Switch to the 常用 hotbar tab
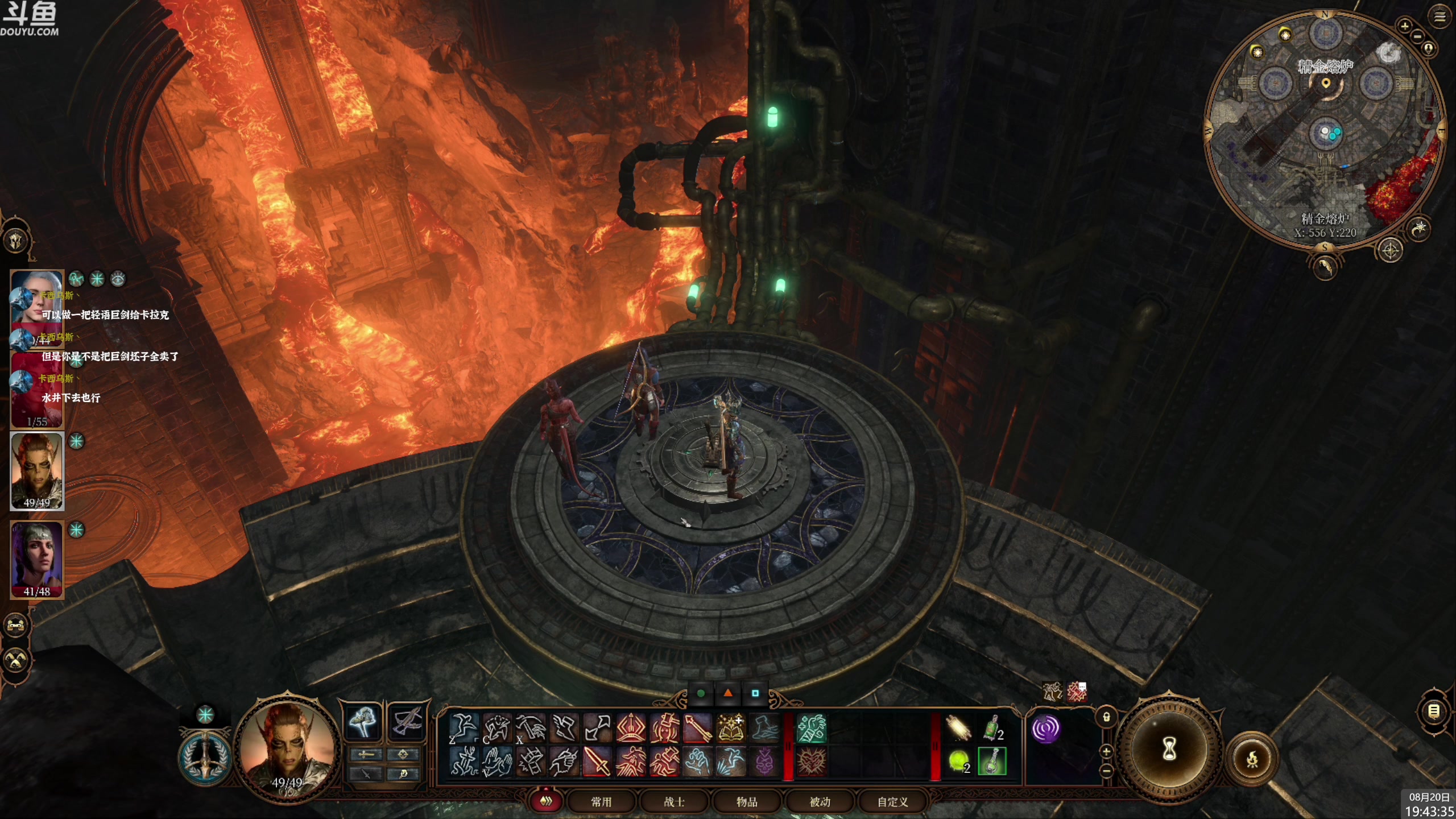The height and width of the screenshot is (819, 1456). 601,802
